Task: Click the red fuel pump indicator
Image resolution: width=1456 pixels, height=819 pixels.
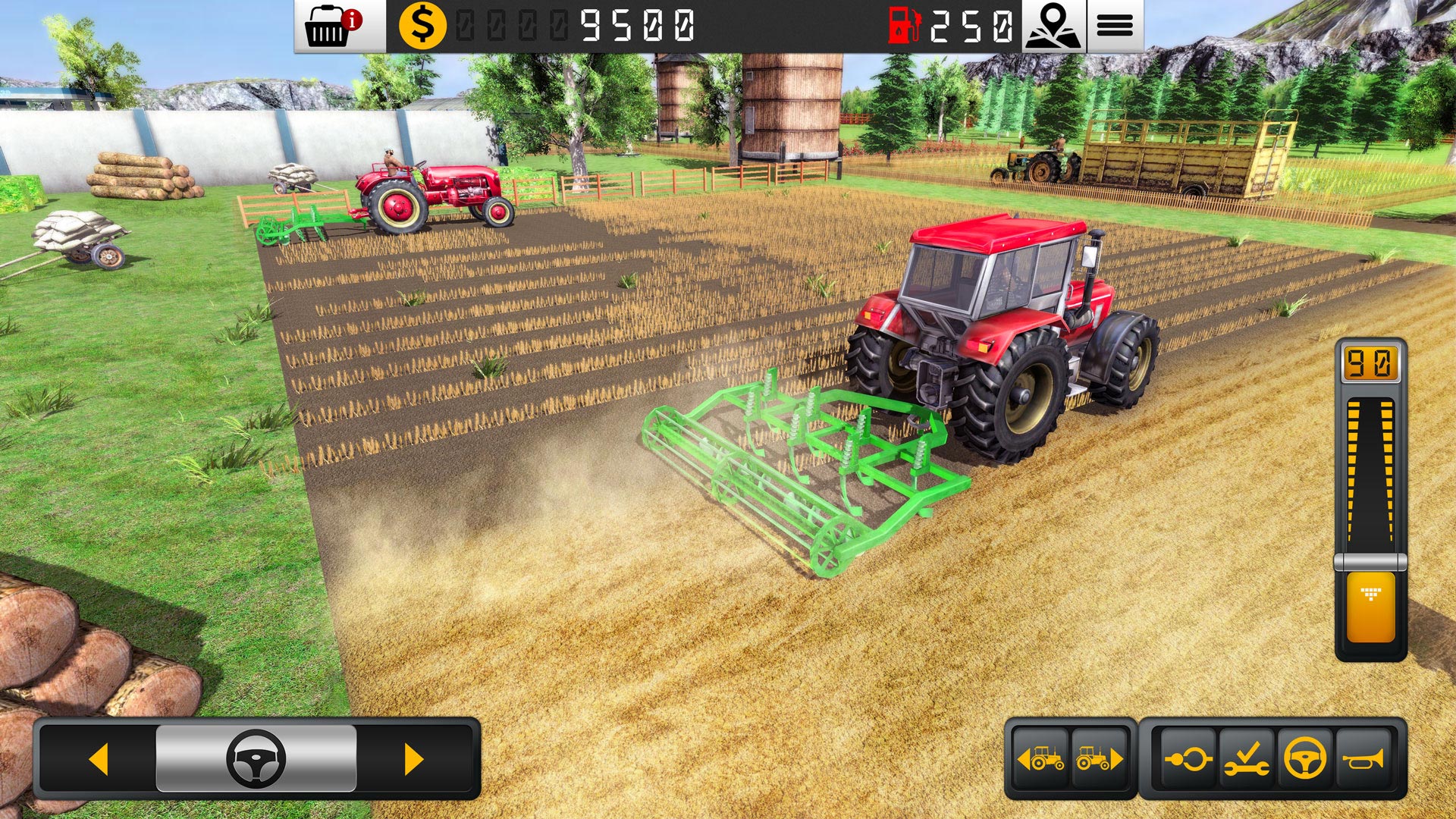Action: coord(902,24)
